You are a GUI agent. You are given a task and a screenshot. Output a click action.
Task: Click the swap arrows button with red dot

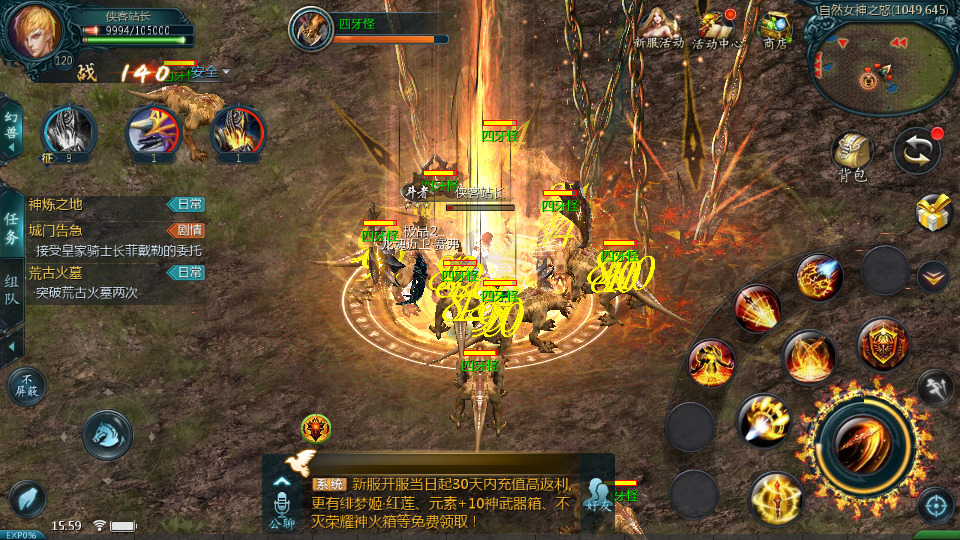tap(916, 150)
